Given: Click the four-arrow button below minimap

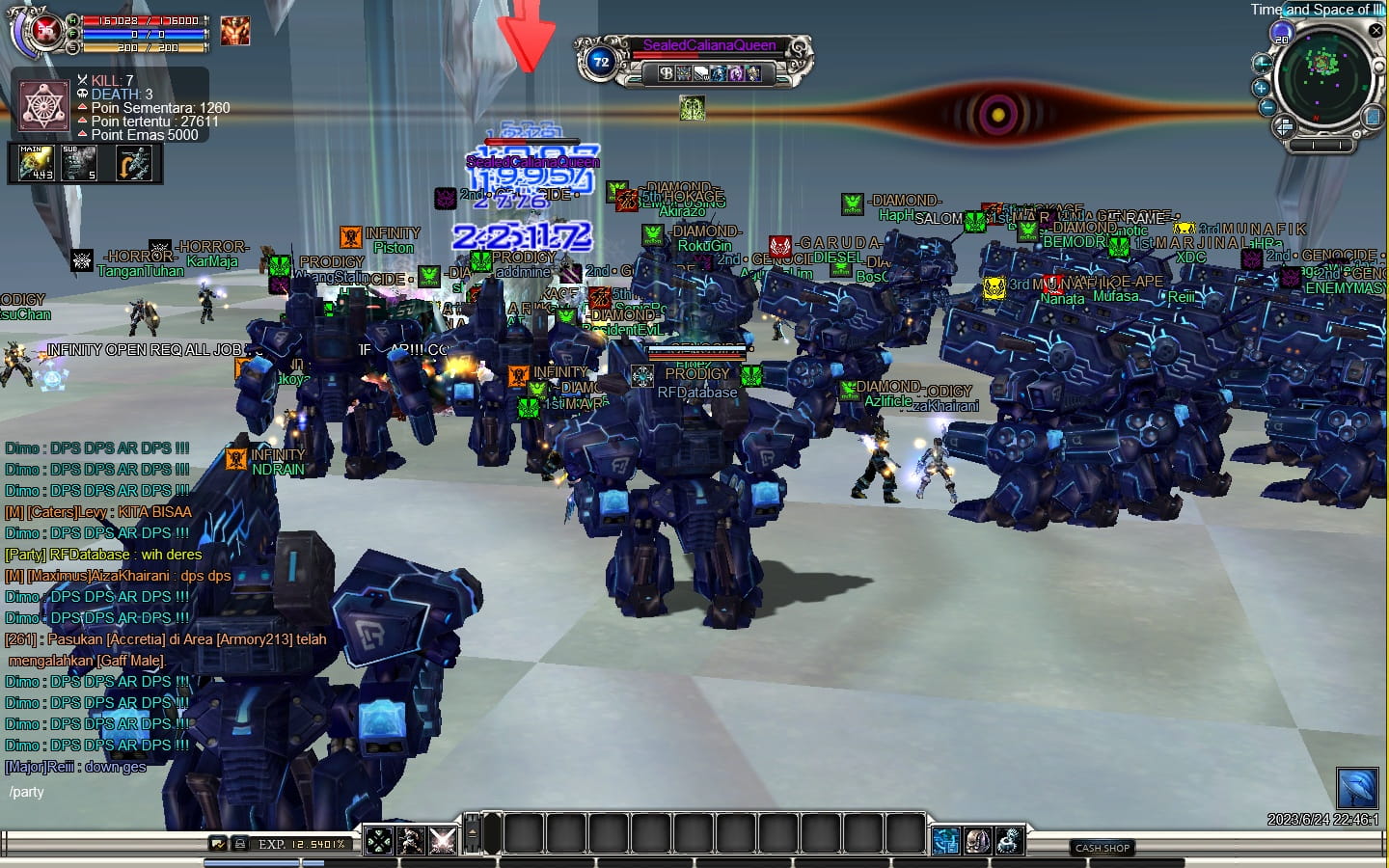Looking at the screenshot, I should pyautogui.click(x=1284, y=126).
